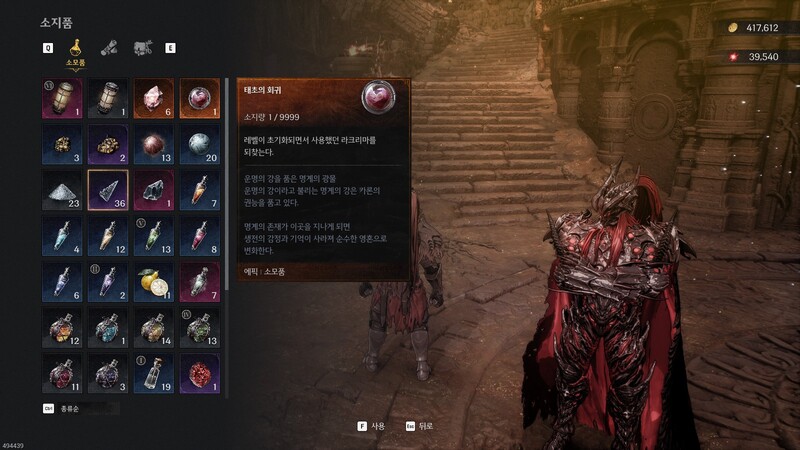
Task: Choose the pink crystal with count 6
Action: click(153, 99)
